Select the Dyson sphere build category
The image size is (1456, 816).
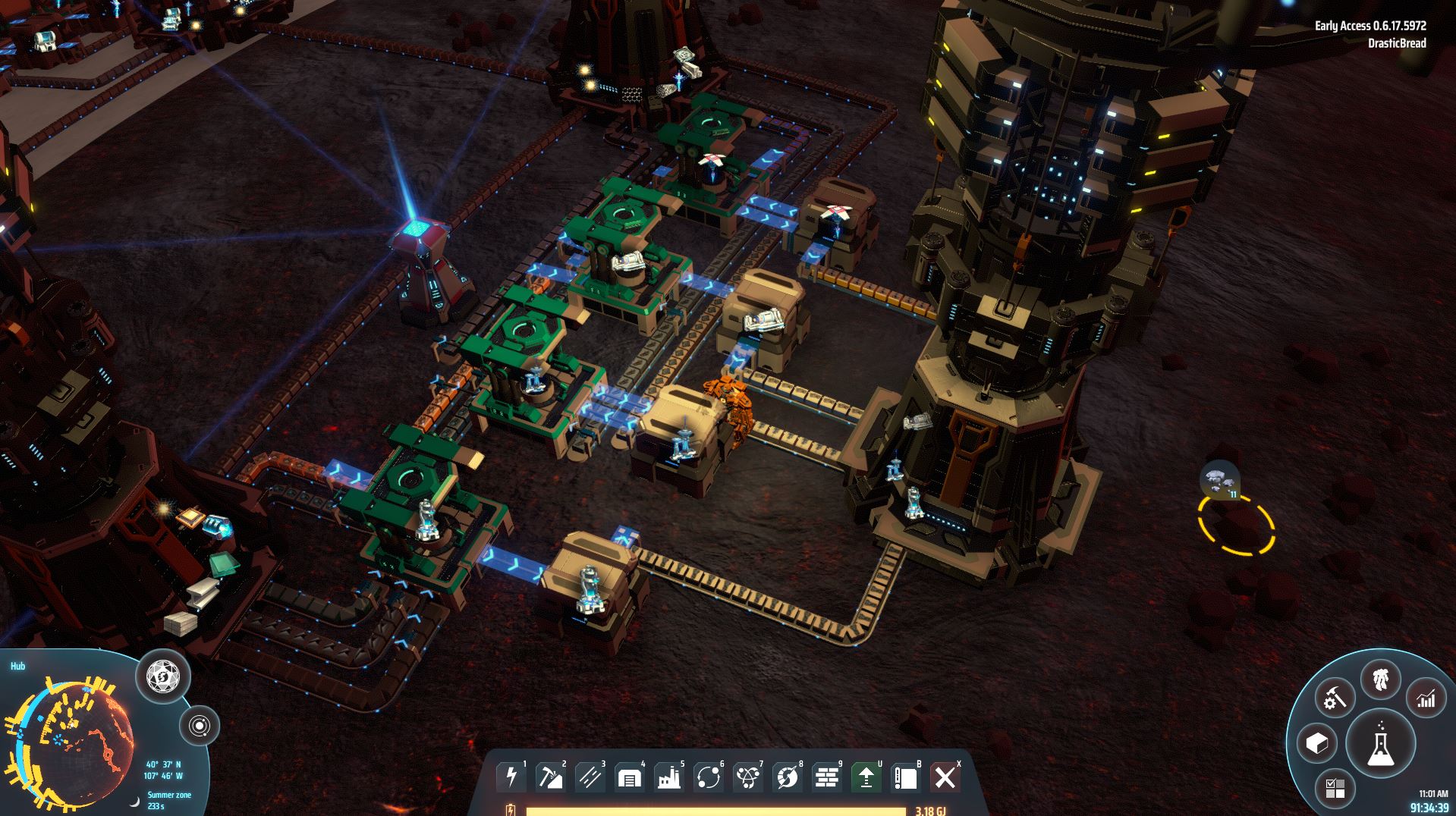[788, 777]
